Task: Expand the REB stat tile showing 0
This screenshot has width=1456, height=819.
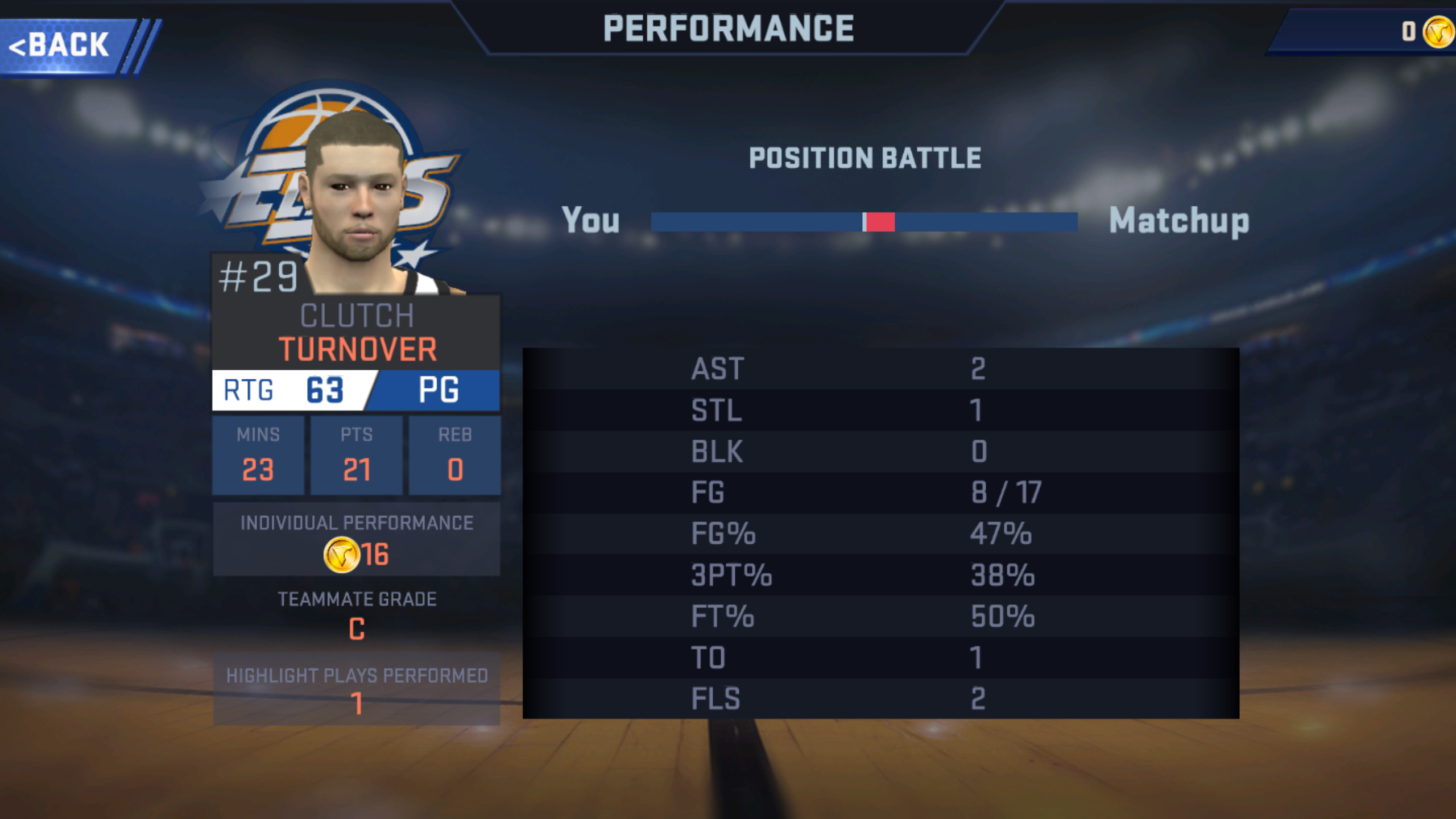Action: (454, 455)
